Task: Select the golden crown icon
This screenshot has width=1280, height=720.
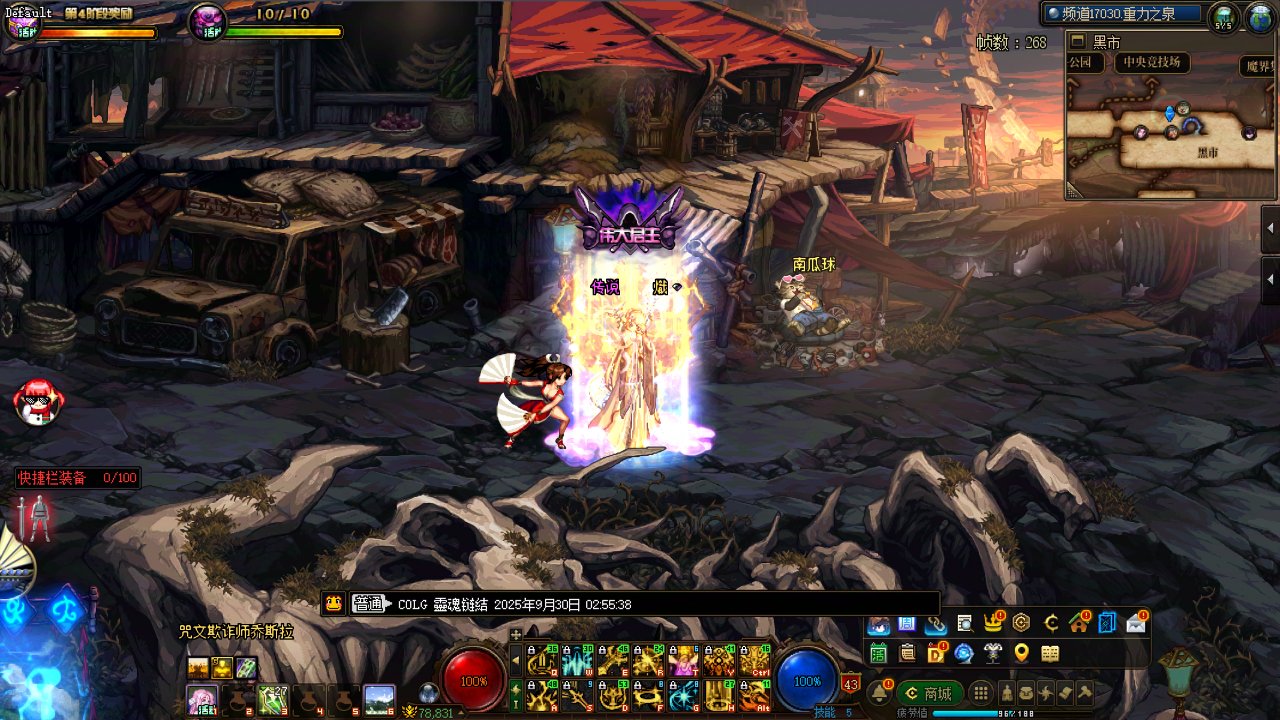Action: [993, 624]
